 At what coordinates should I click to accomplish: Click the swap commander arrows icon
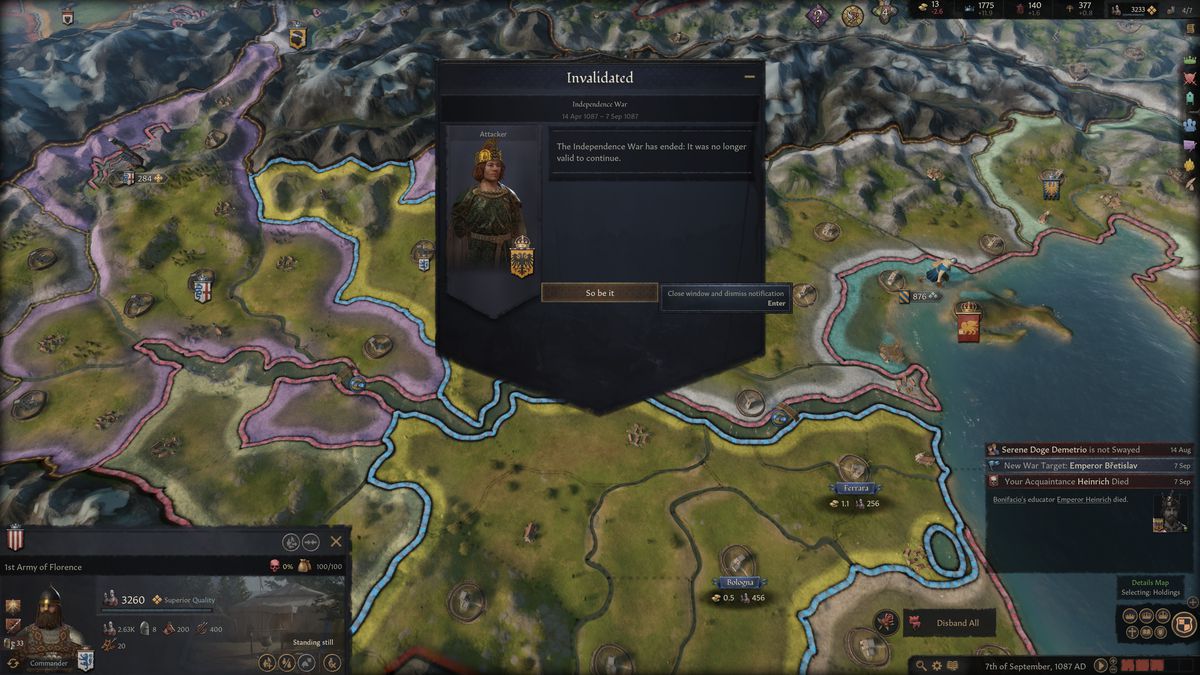pyautogui.click(x=14, y=663)
